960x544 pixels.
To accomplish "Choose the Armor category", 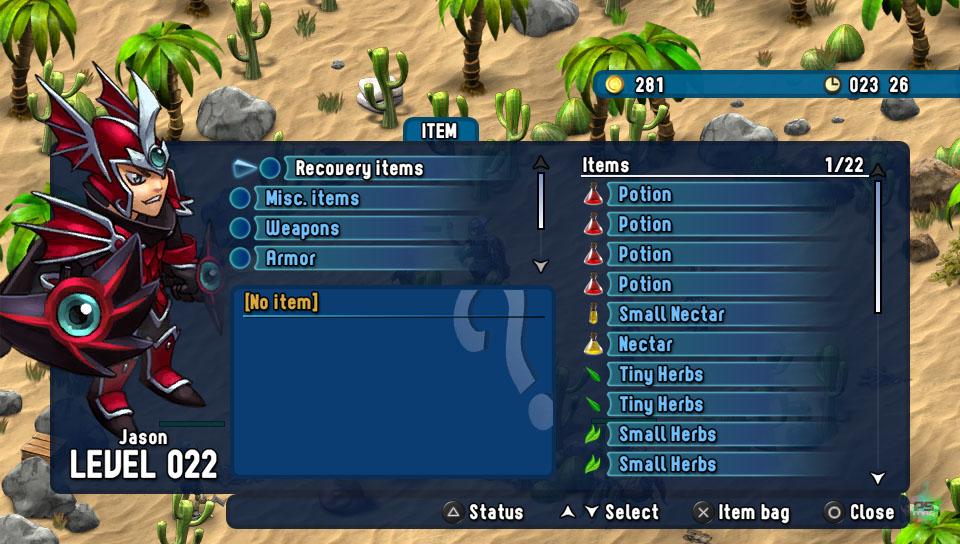I will 290,258.
